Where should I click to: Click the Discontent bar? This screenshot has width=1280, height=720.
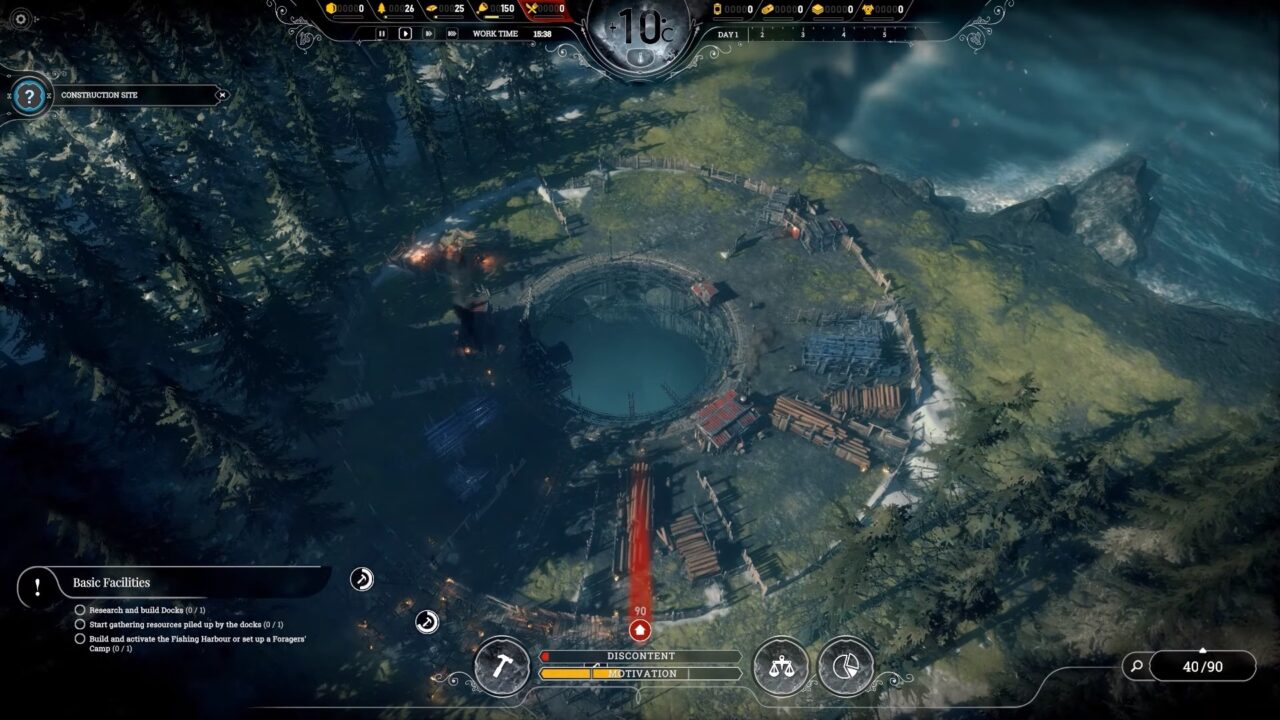coord(640,656)
